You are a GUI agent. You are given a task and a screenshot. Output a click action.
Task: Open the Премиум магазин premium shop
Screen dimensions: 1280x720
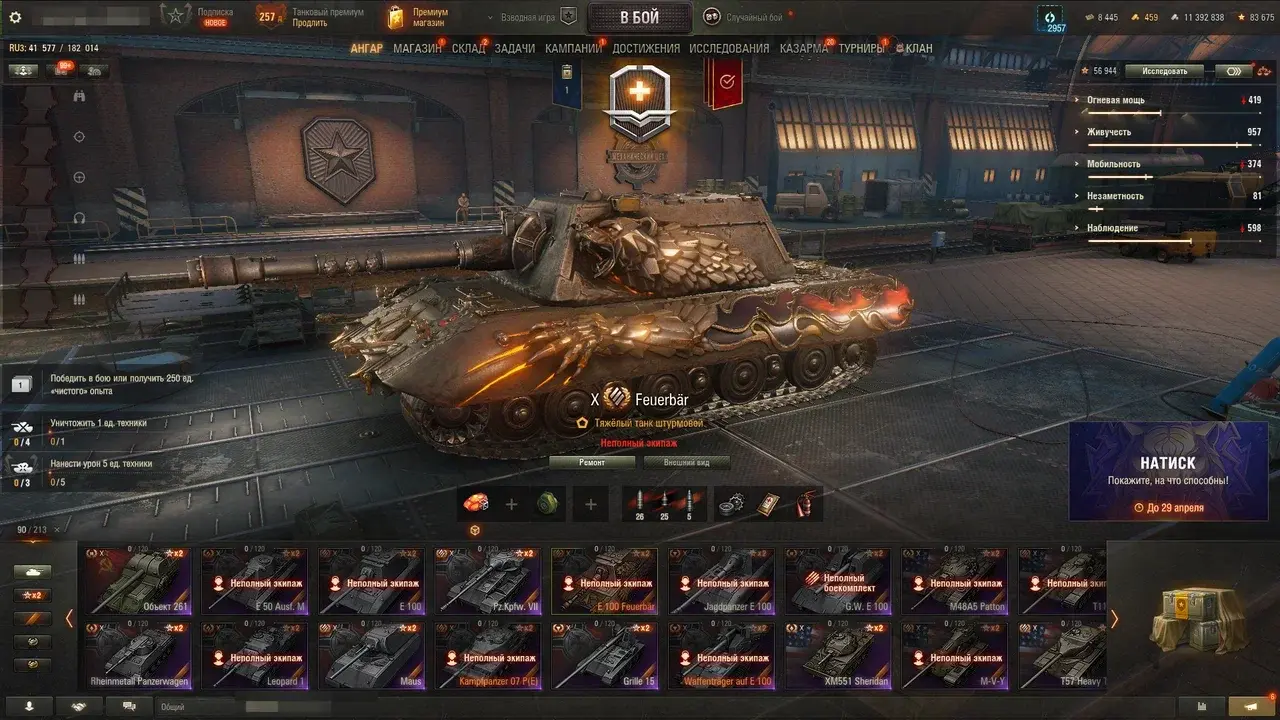420,17
